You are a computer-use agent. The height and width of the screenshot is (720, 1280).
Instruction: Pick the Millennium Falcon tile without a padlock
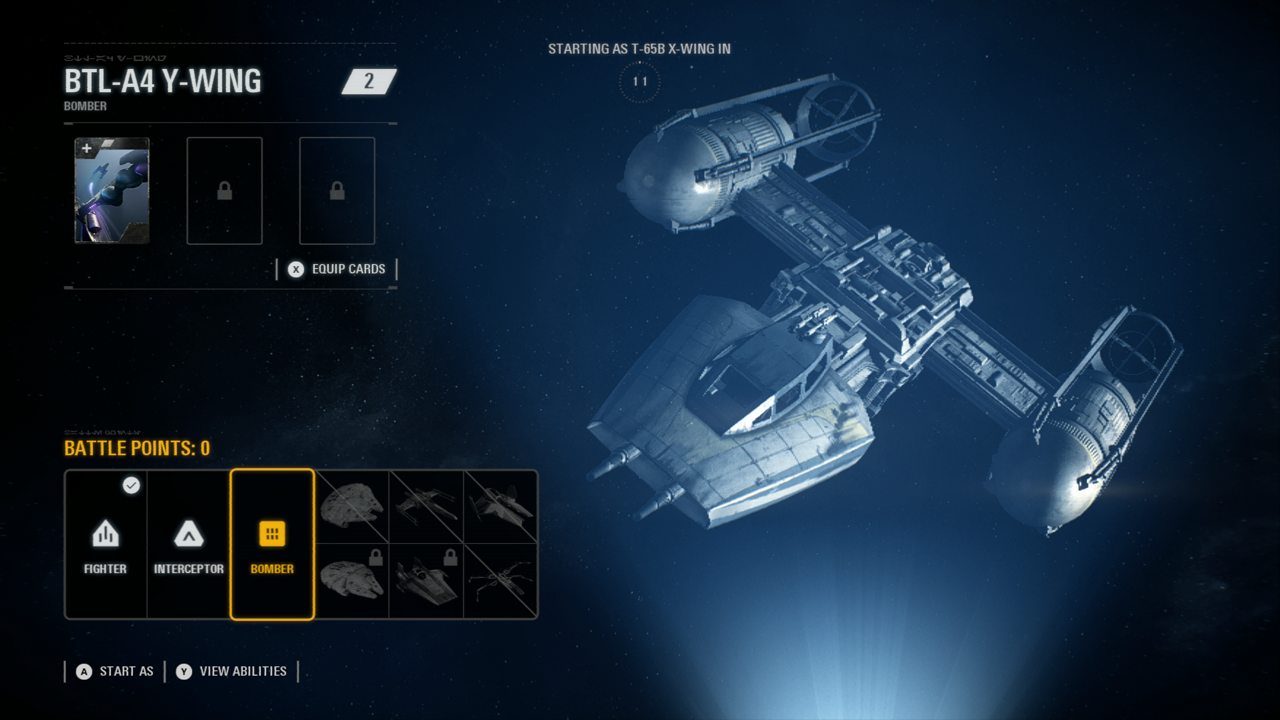[352, 507]
